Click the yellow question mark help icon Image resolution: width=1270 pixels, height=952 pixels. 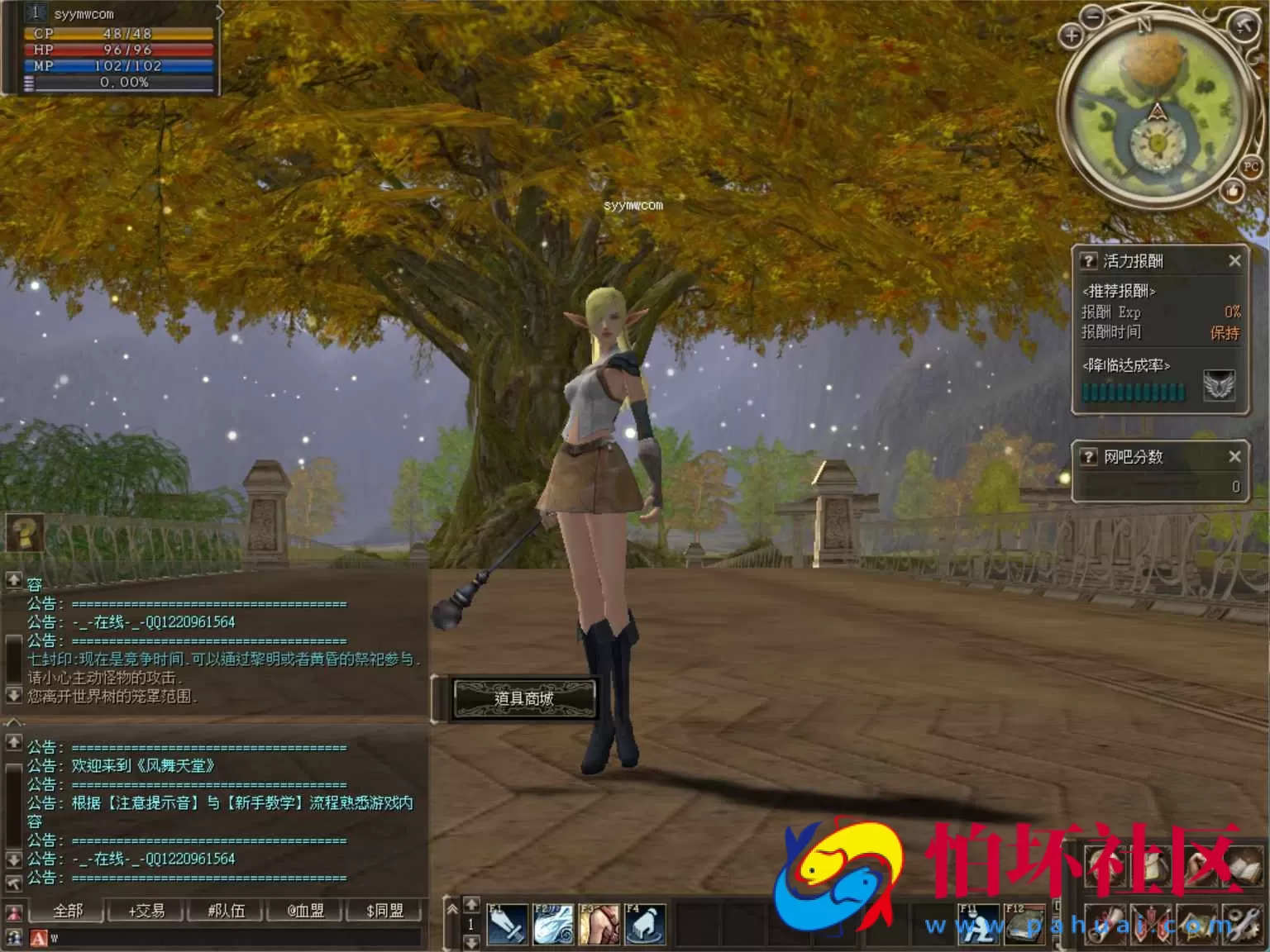[25, 533]
